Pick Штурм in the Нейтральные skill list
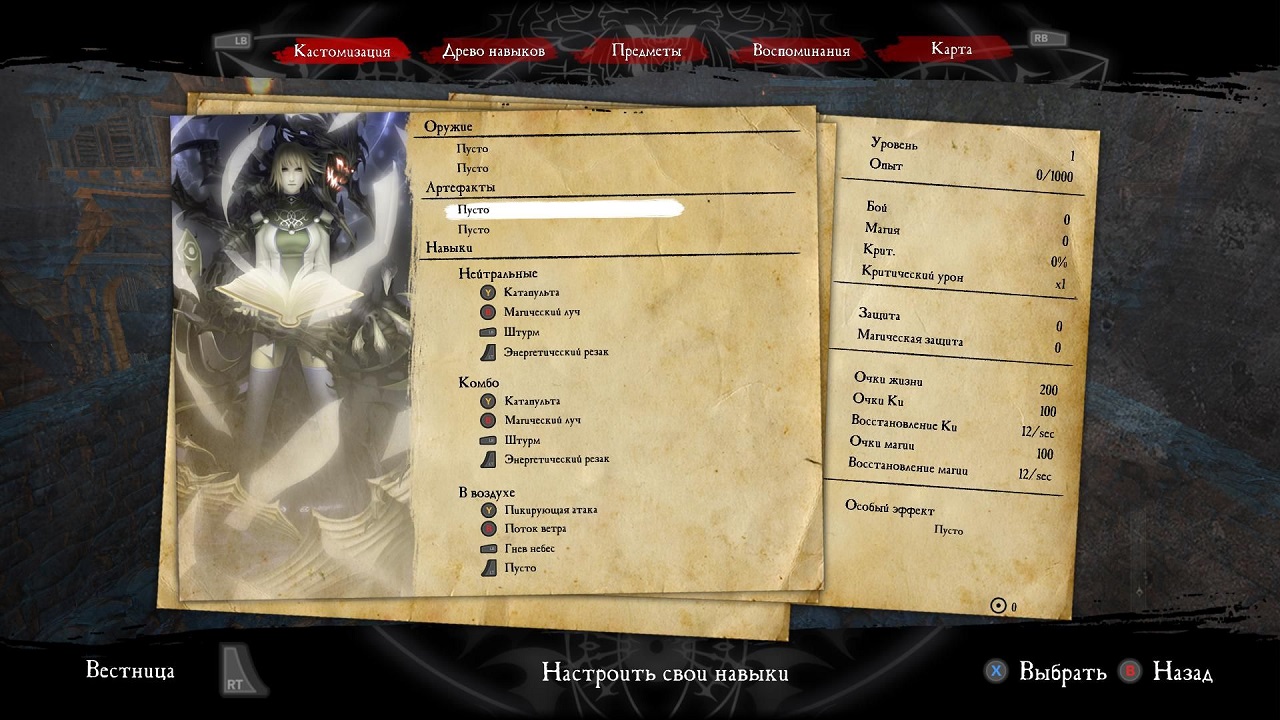The height and width of the screenshot is (720, 1280). tap(522, 332)
